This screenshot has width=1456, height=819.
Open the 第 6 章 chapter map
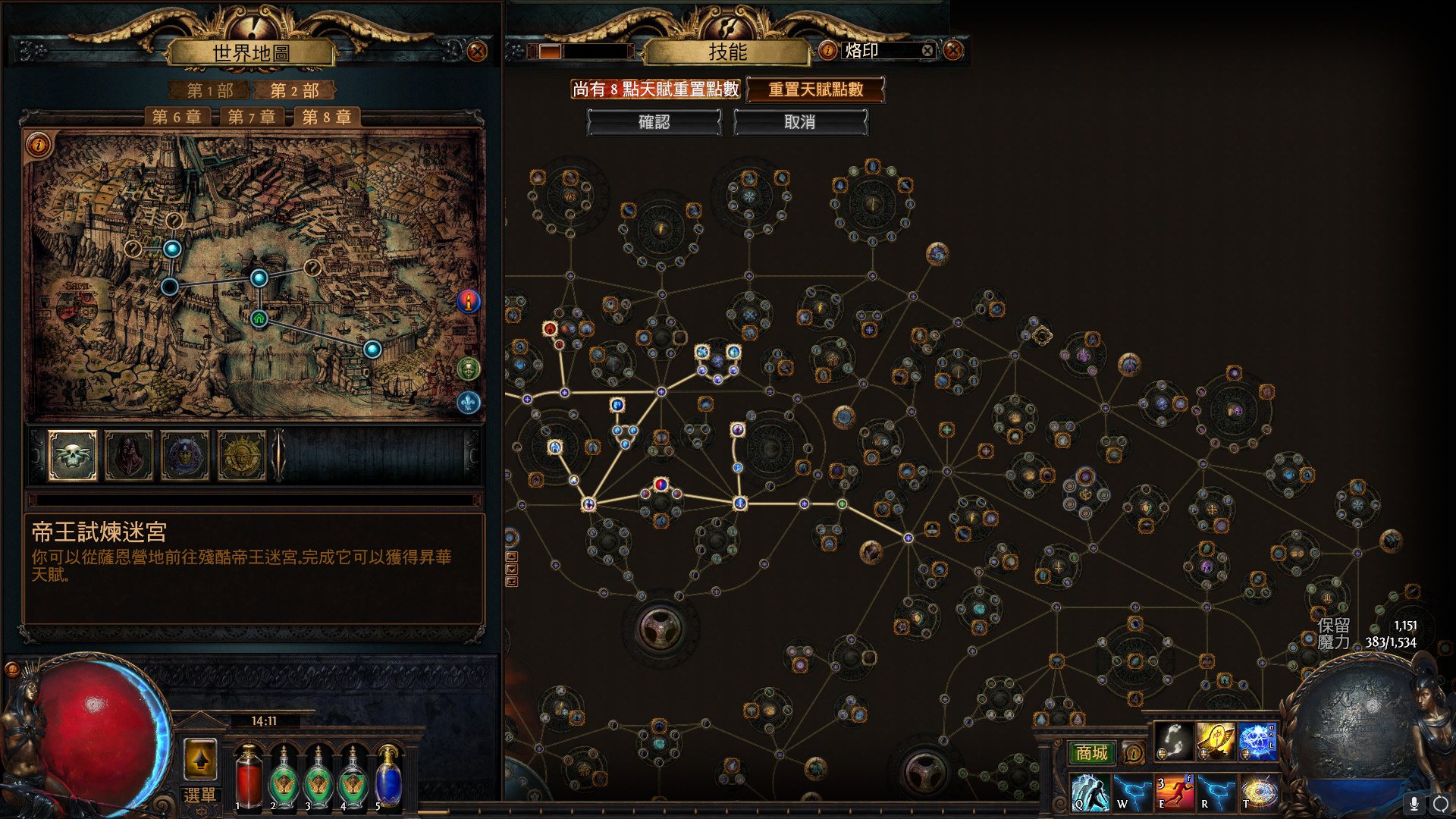(x=176, y=117)
